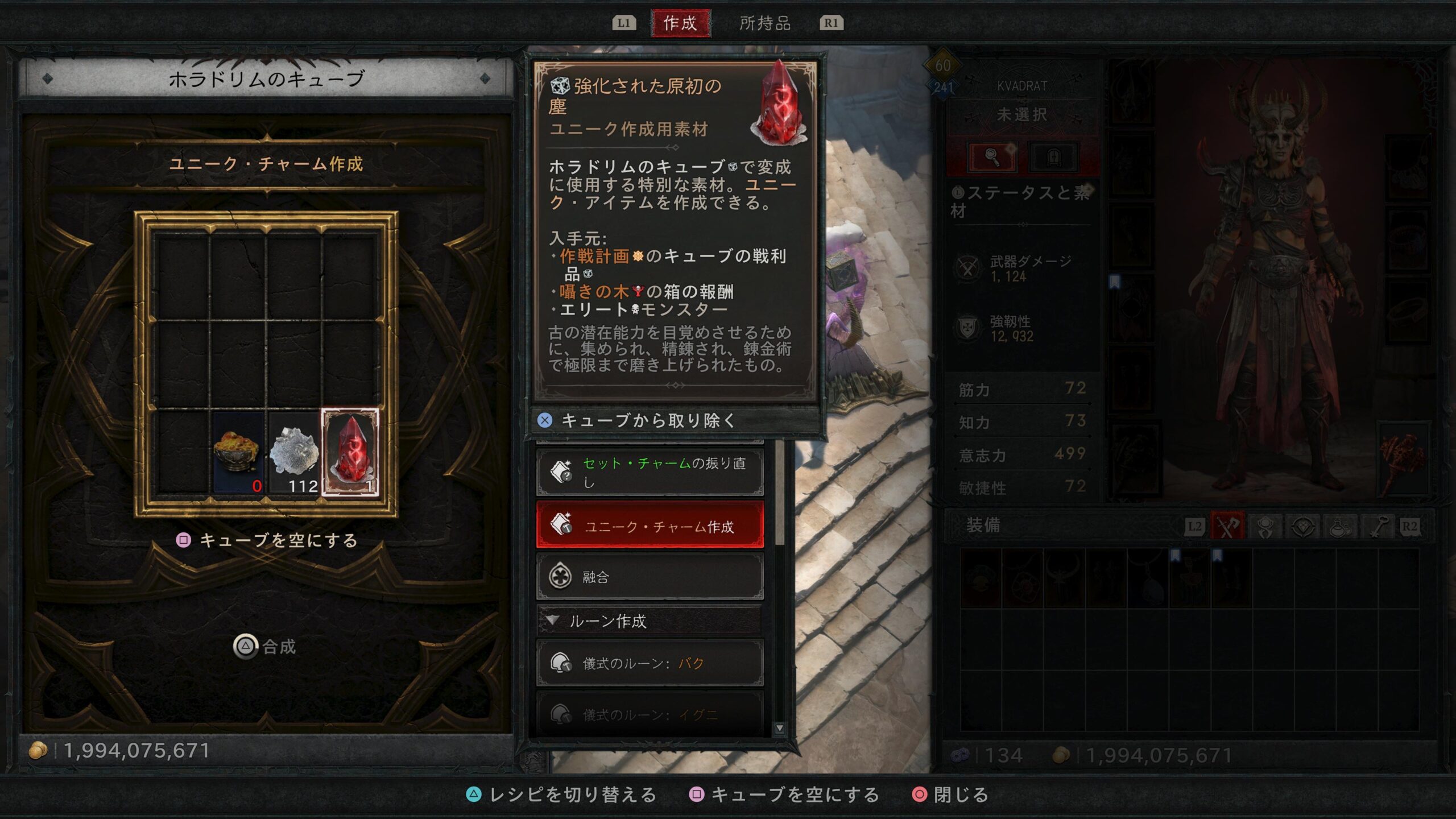Screen dimensions: 1456x819
Task: Click the recipe list scroll-down arrow
Action: (780, 728)
